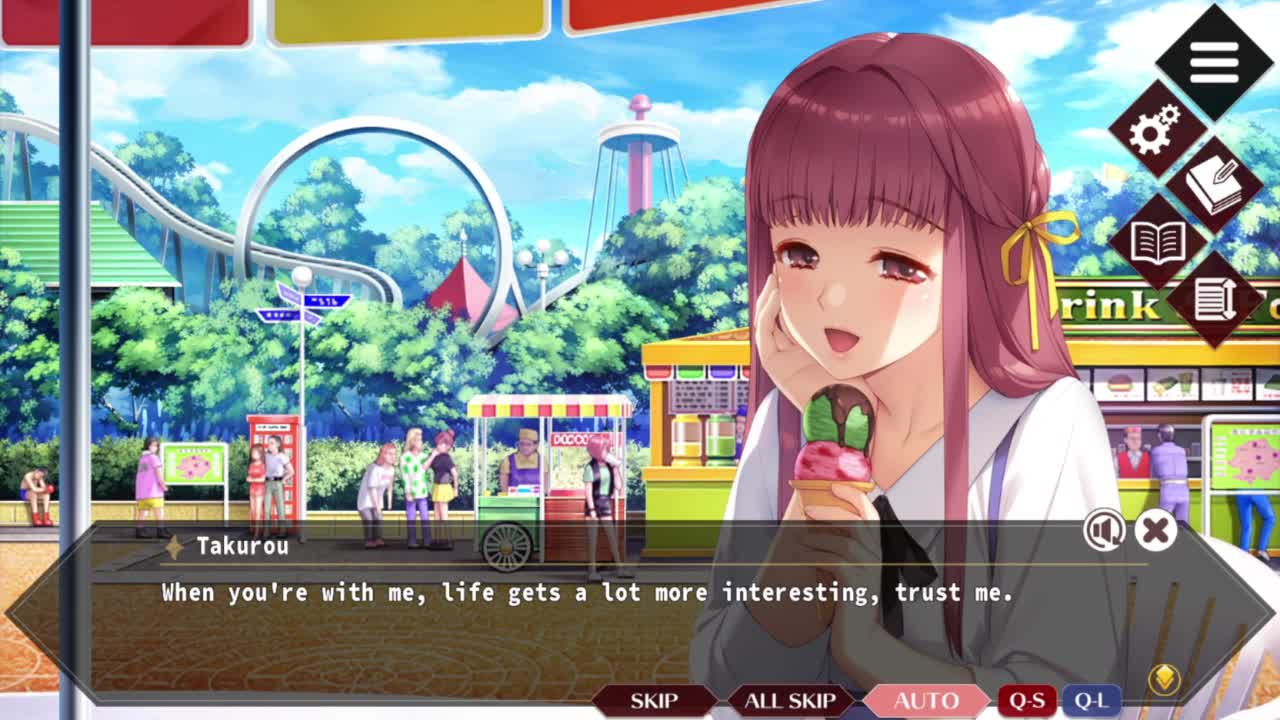
Task: Open settings via the gears icon
Action: pos(1155,131)
